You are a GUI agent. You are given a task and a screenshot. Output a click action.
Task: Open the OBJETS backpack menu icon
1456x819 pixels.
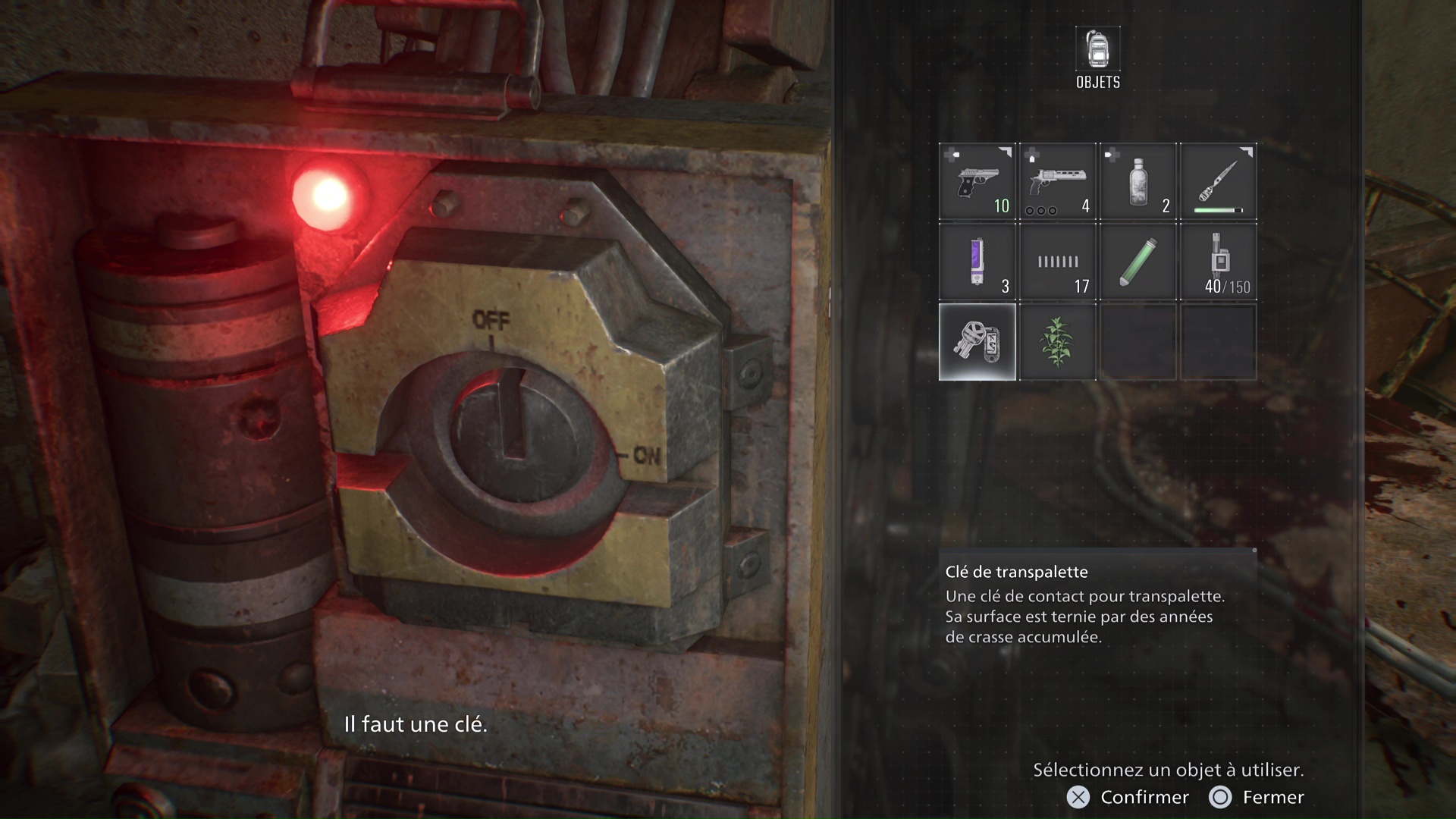coord(1097,50)
